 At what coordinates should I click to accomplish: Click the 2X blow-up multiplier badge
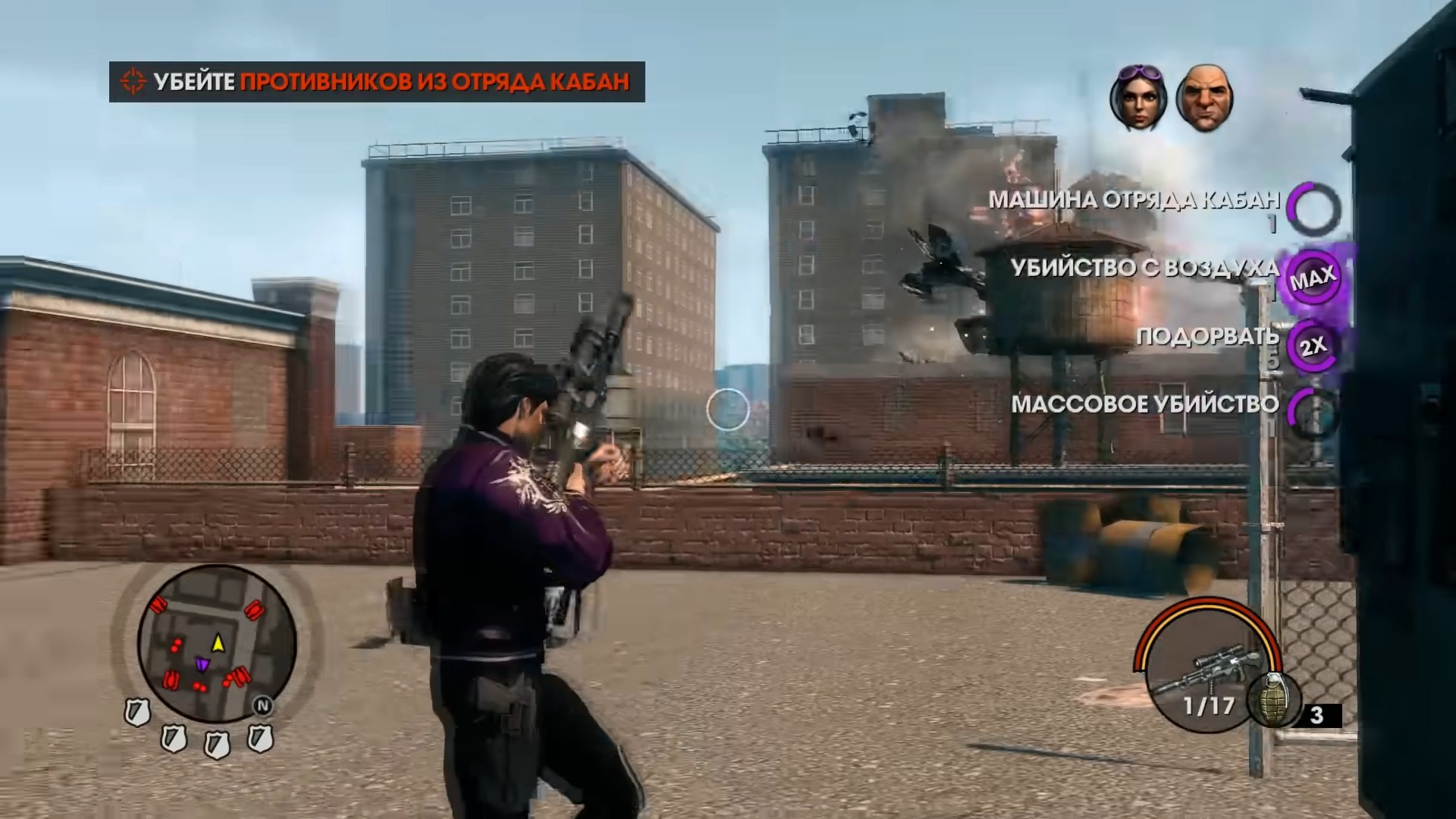tap(1313, 347)
